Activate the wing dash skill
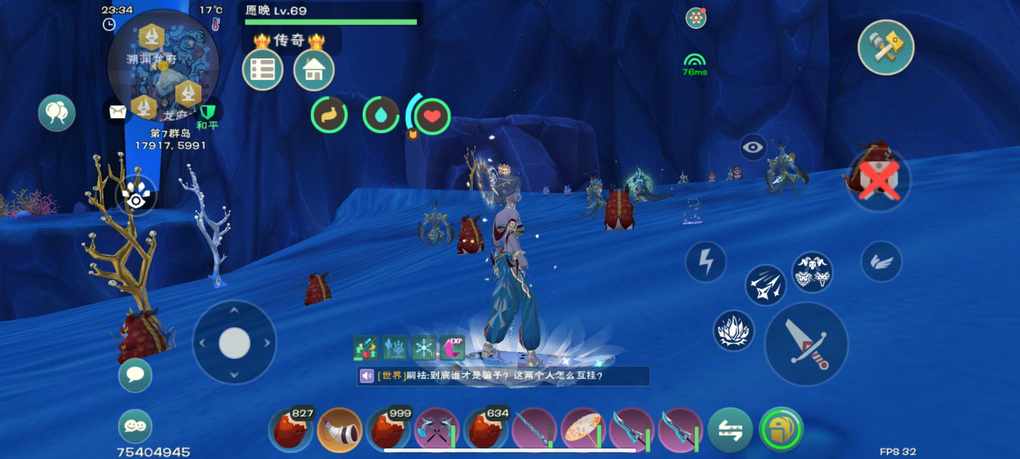The height and width of the screenshot is (459, 1020). (881, 262)
